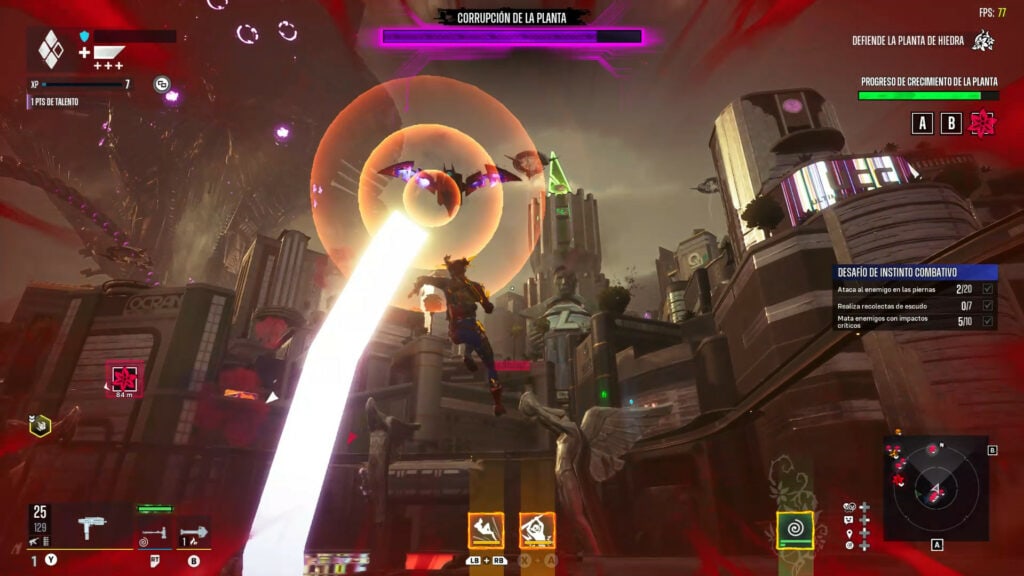Viewport: 1024px width, 576px height.
Task: Choose the mallet item with flame count
Action: [x=193, y=532]
